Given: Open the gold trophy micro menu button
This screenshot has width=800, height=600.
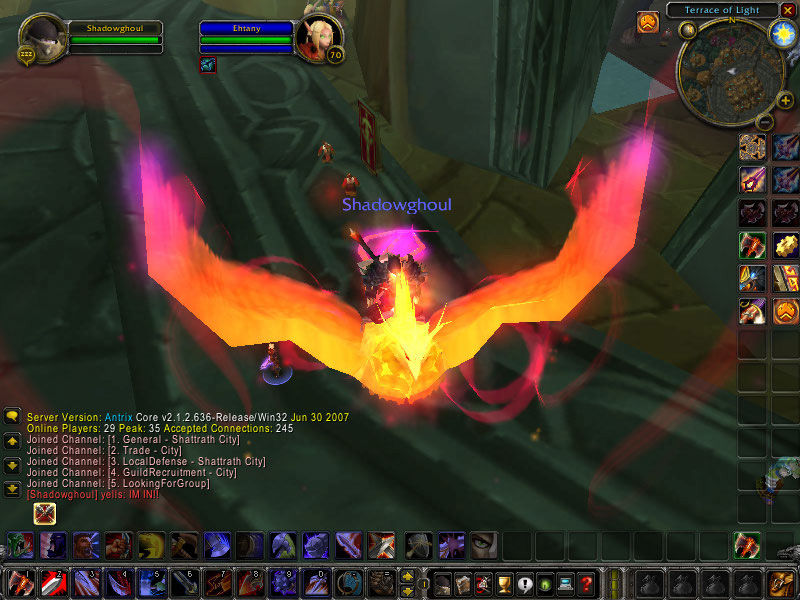Looking at the screenshot, I should pyautogui.click(x=505, y=583).
